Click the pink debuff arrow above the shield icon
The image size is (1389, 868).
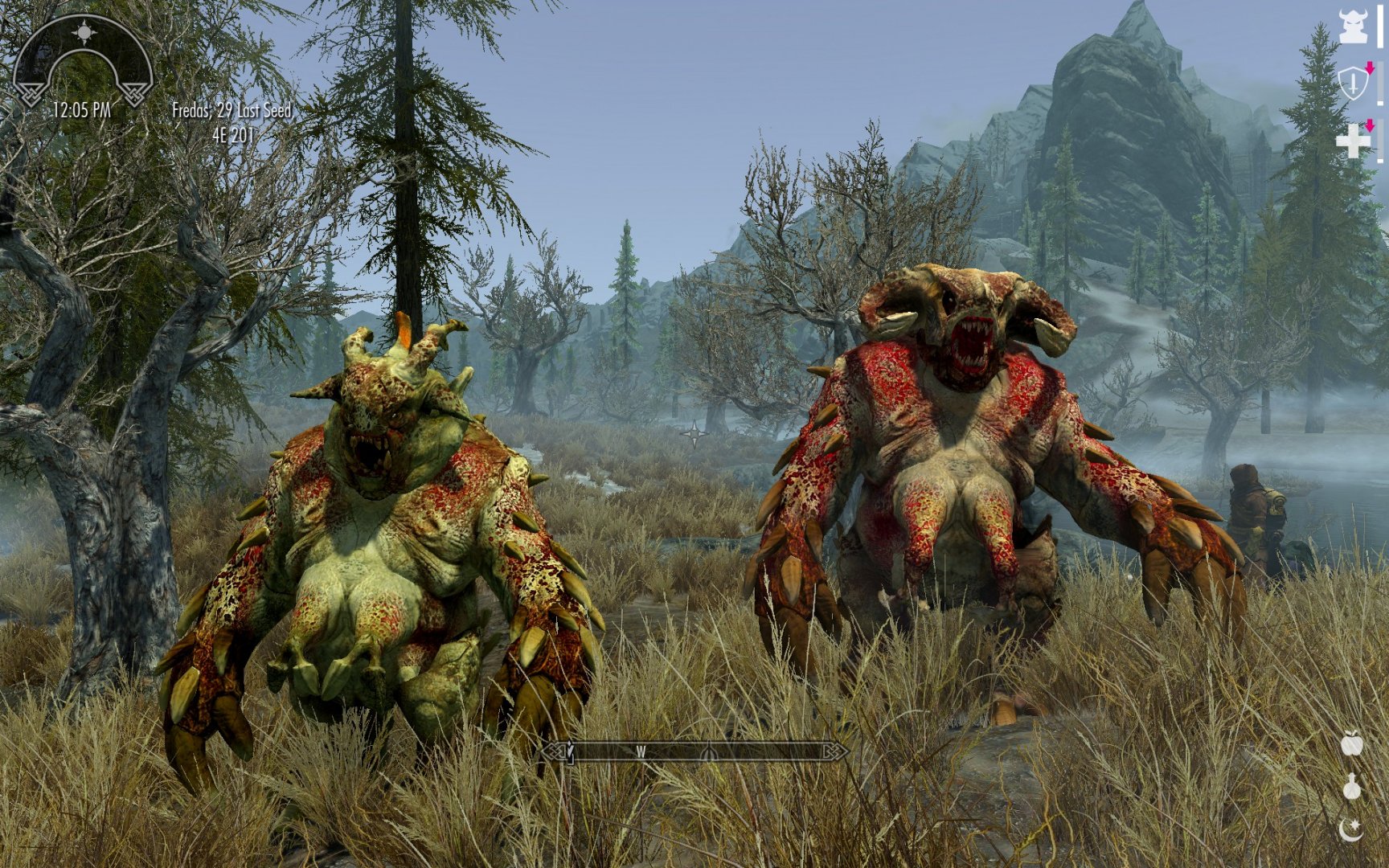(x=1370, y=67)
